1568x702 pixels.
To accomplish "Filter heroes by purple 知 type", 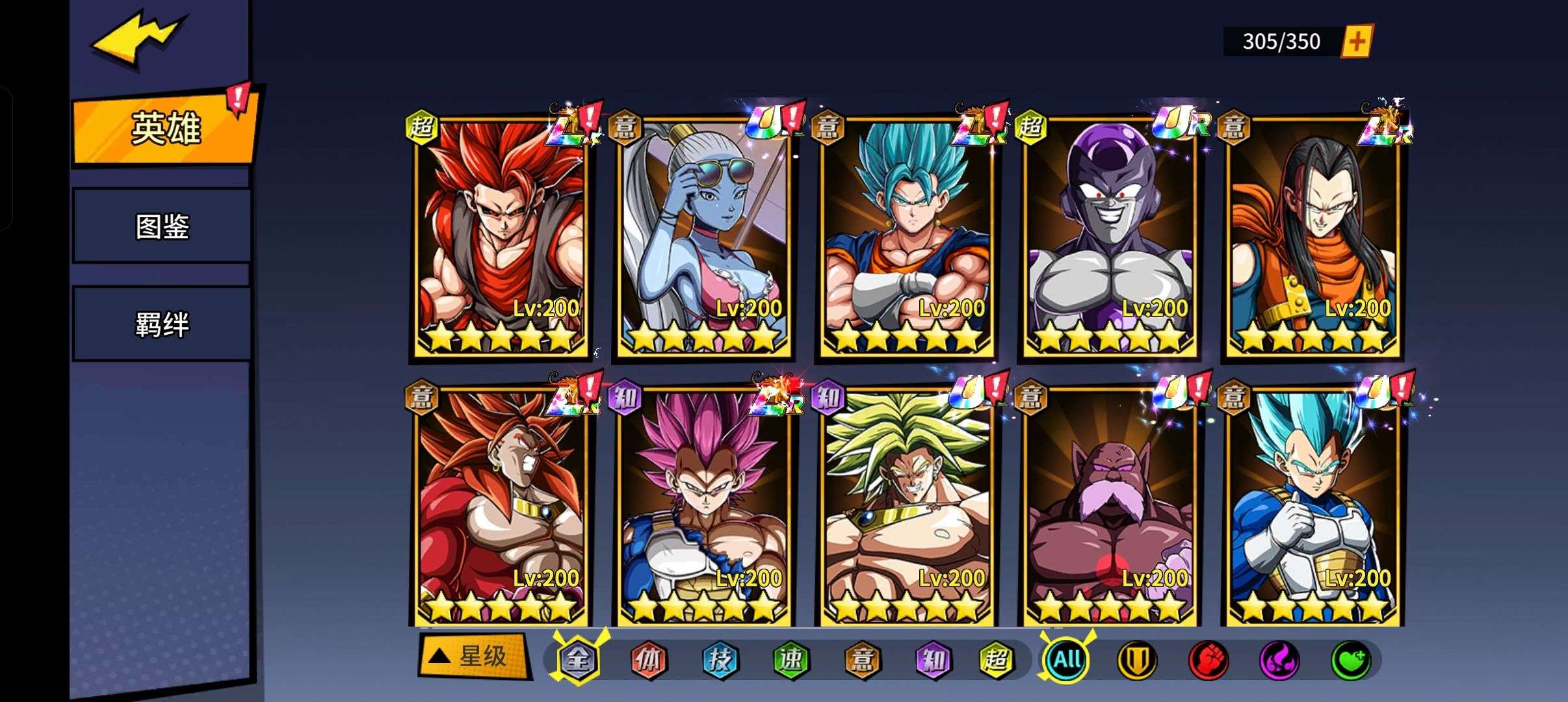I will (933, 660).
